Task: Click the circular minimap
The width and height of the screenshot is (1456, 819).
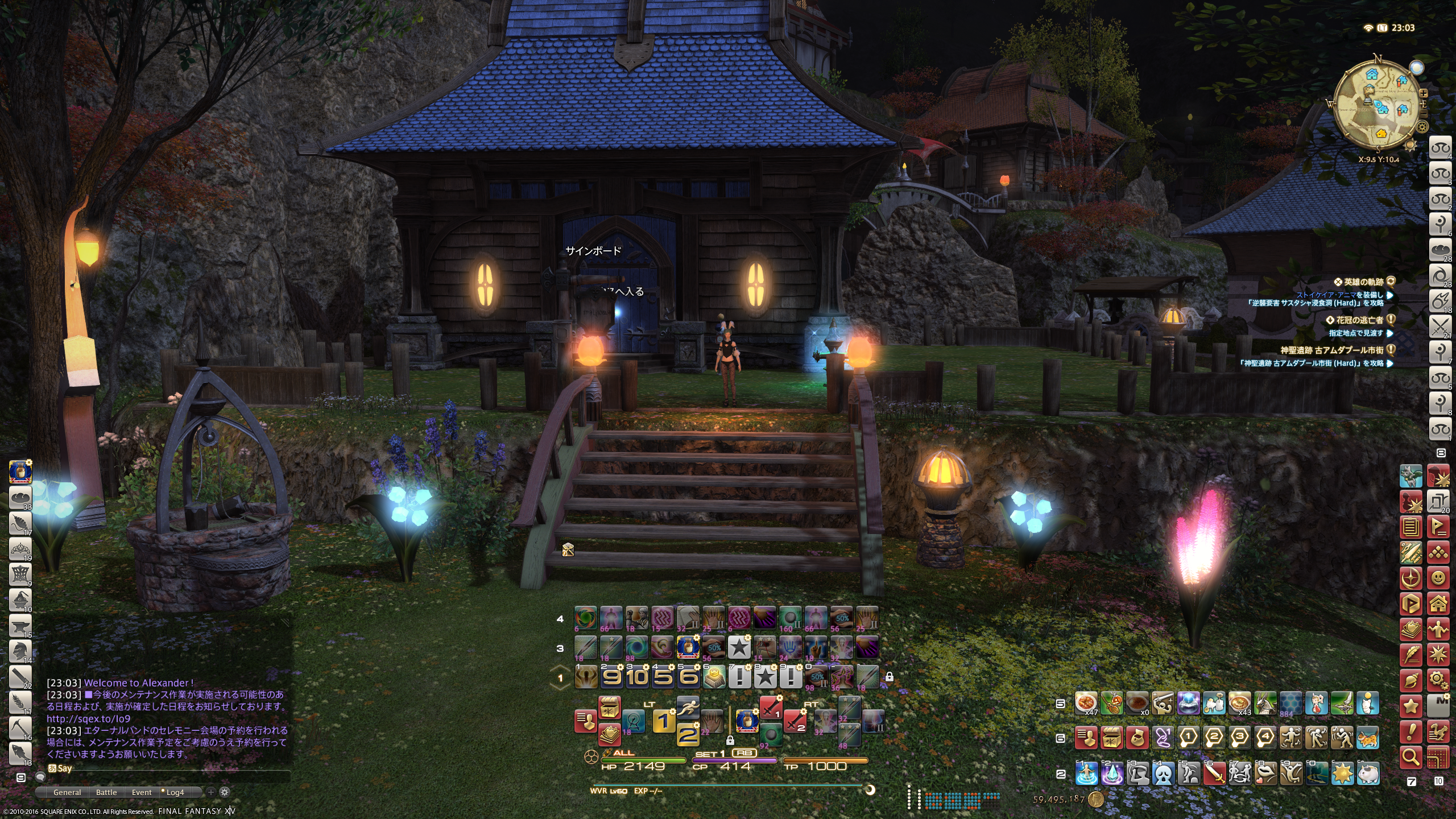Action: (x=1376, y=108)
